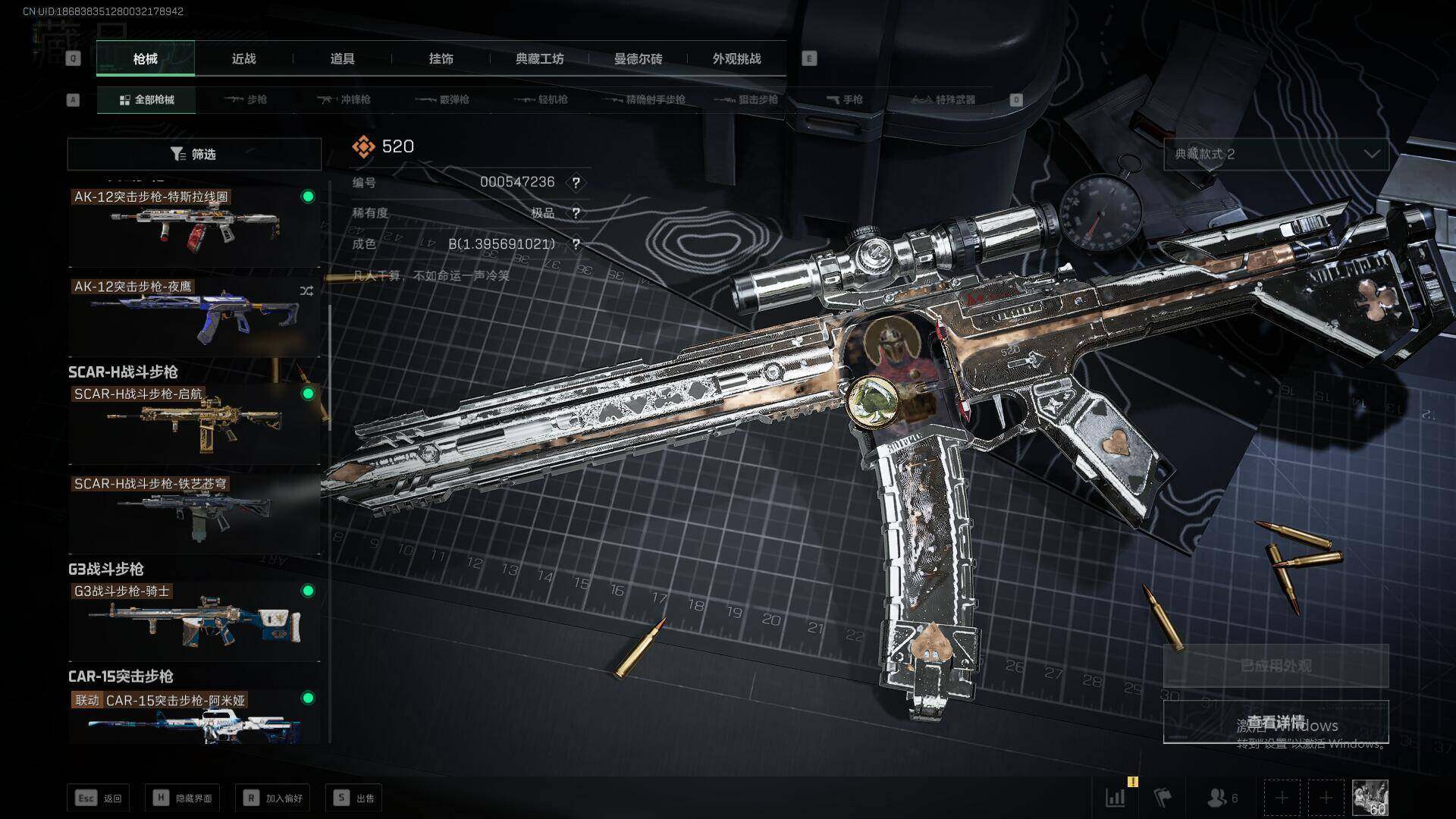Select the AK-12 夜鹰 skin entry

194,315
